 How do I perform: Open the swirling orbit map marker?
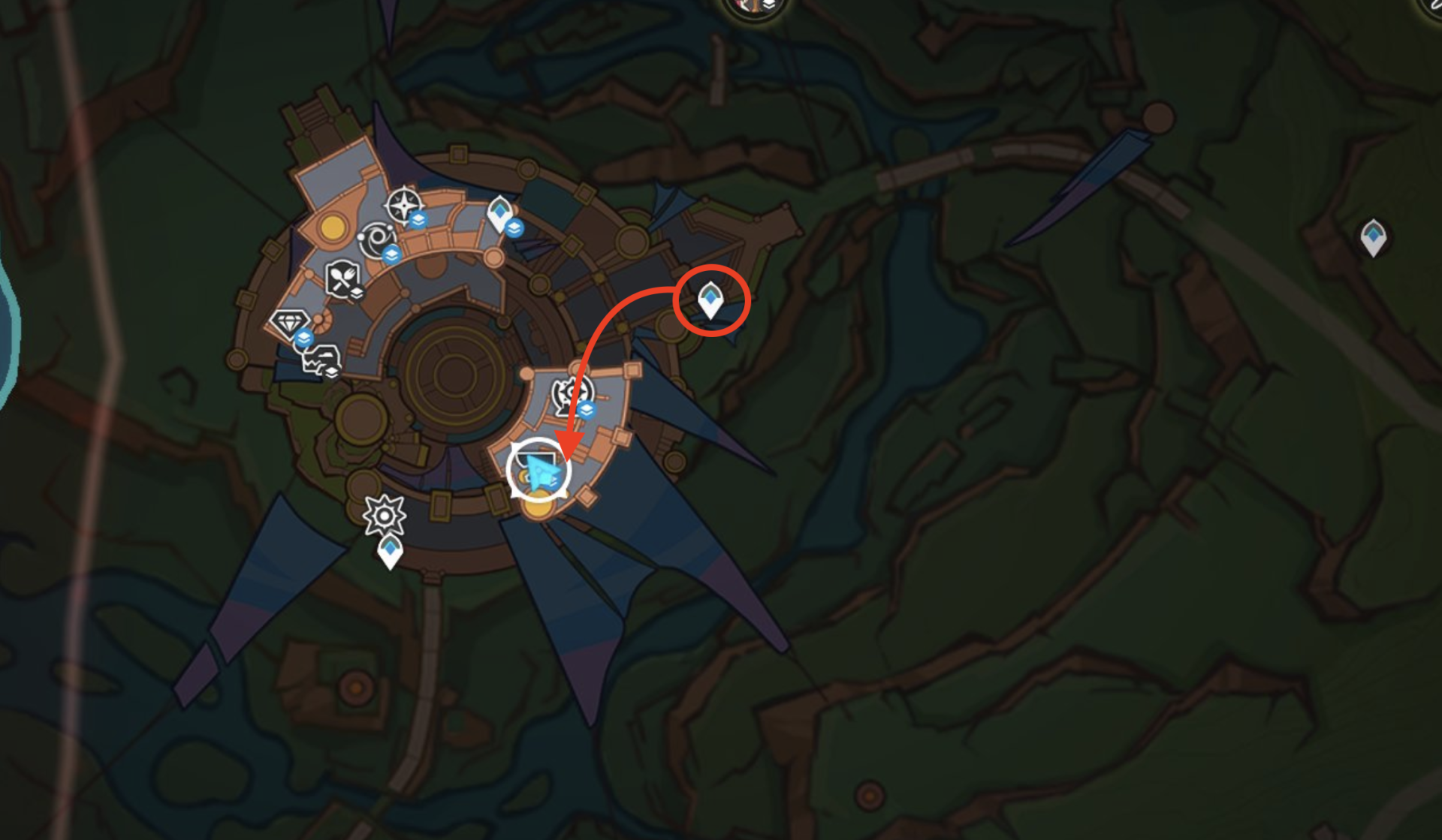tap(374, 240)
